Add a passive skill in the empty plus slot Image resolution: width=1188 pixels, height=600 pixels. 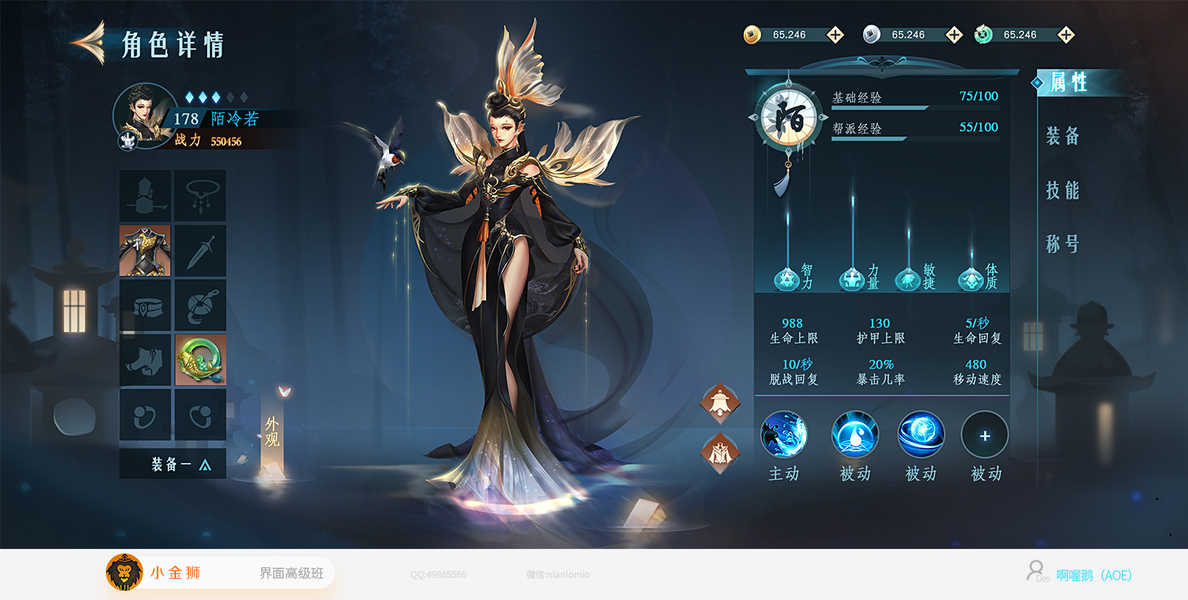(985, 435)
